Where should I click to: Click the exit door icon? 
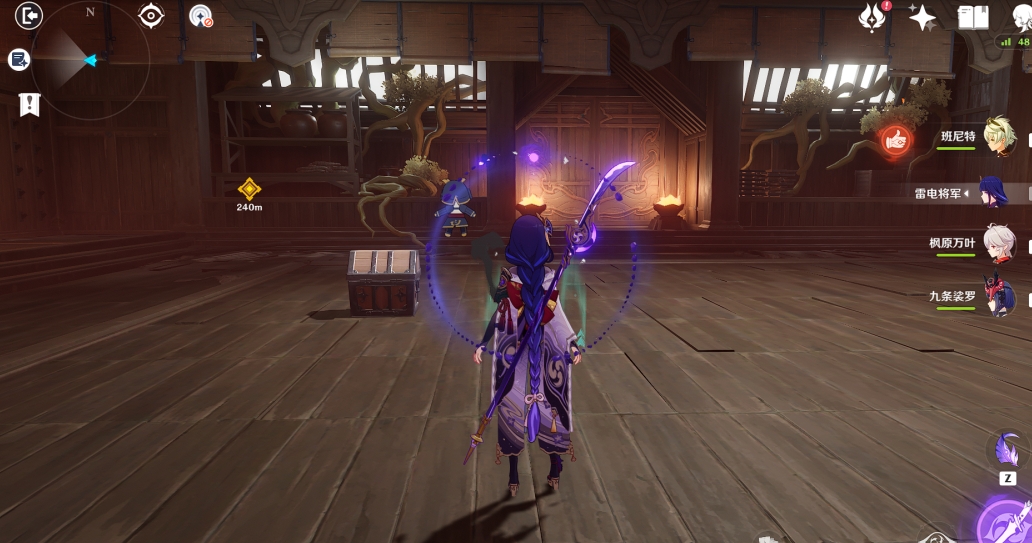tap(29, 15)
